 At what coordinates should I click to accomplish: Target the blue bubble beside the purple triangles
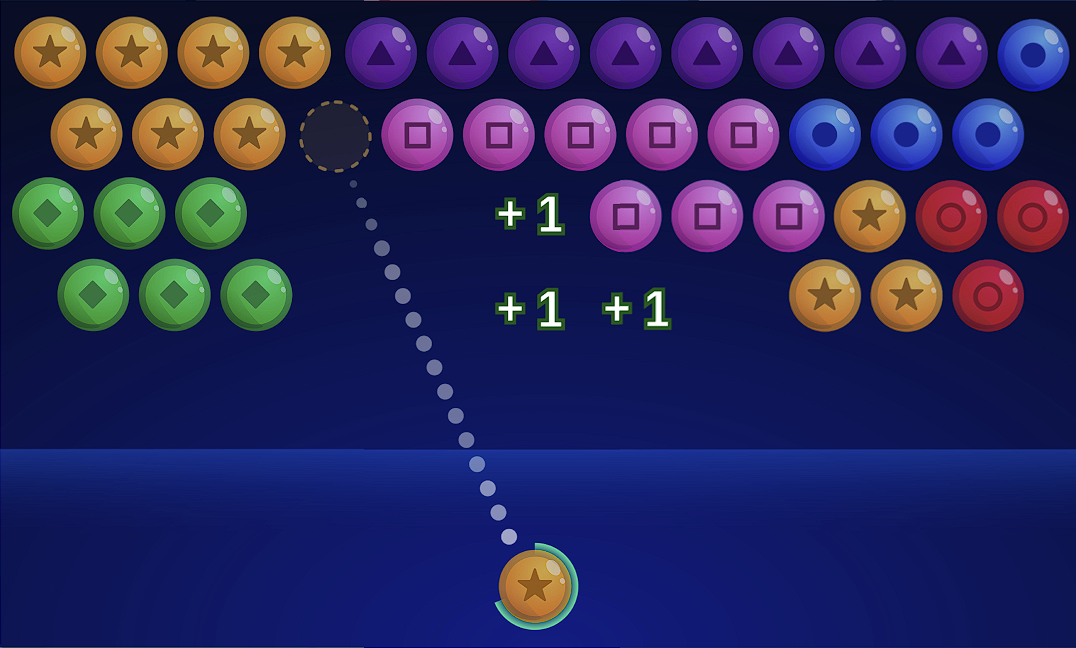[1032, 54]
